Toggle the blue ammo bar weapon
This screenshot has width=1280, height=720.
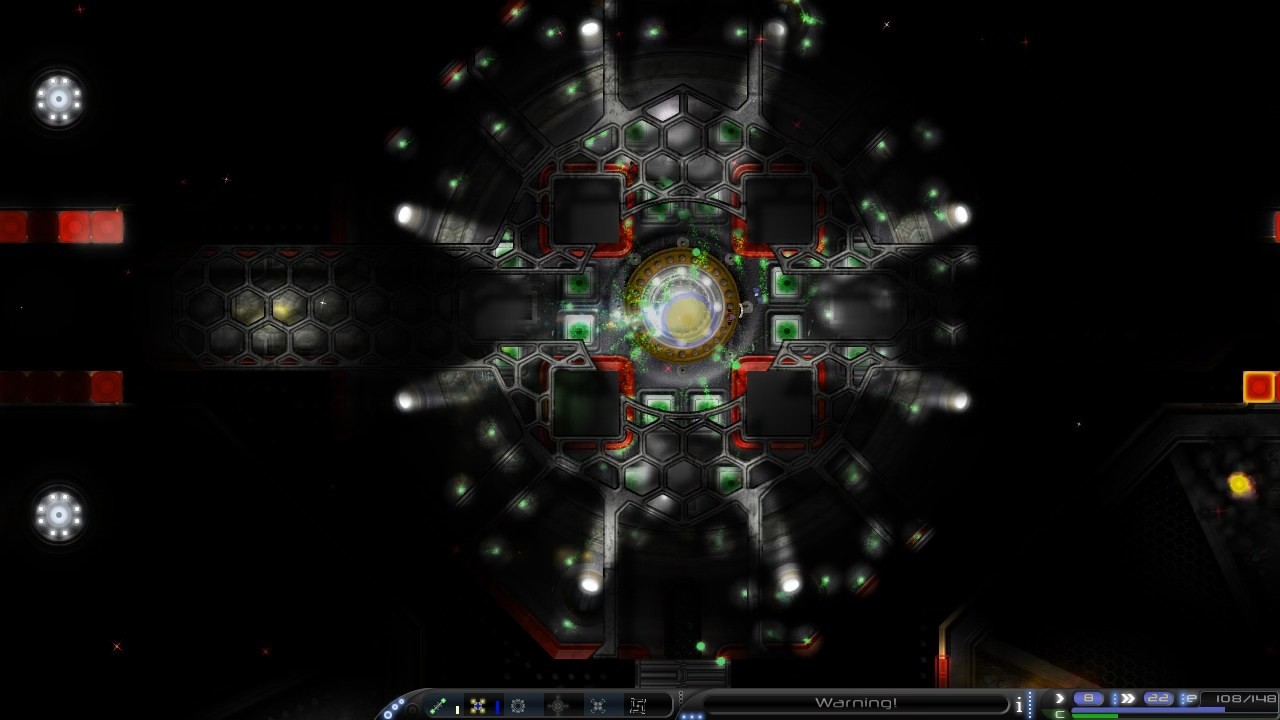[496, 705]
